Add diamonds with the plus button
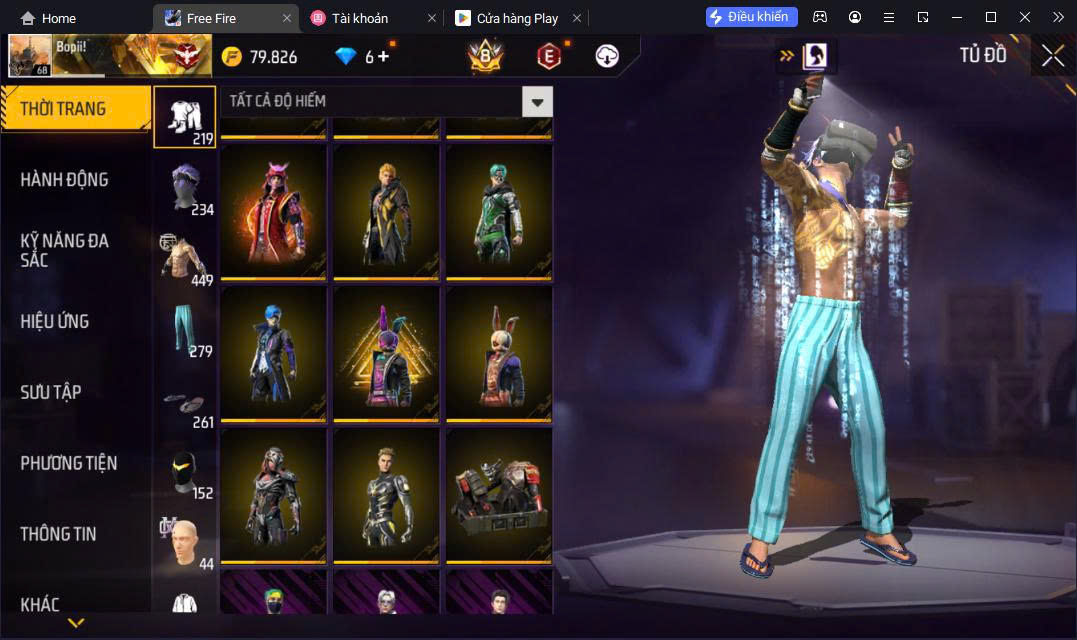 click(383, 57)
